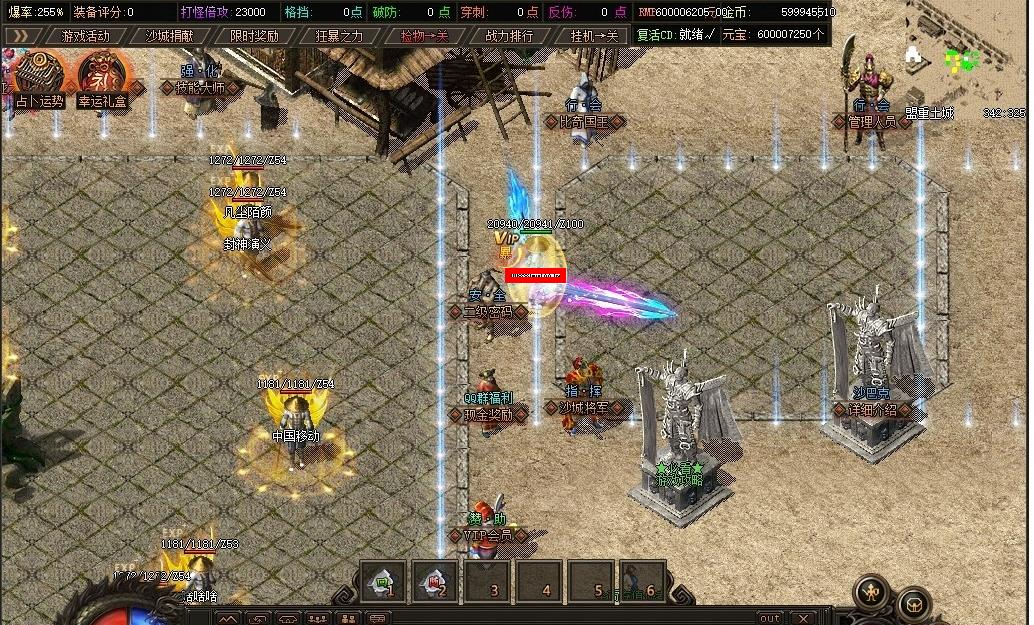Open the two-person group button on bottom bar
Screen dimensions: 1034x625
tap(348, 618)
